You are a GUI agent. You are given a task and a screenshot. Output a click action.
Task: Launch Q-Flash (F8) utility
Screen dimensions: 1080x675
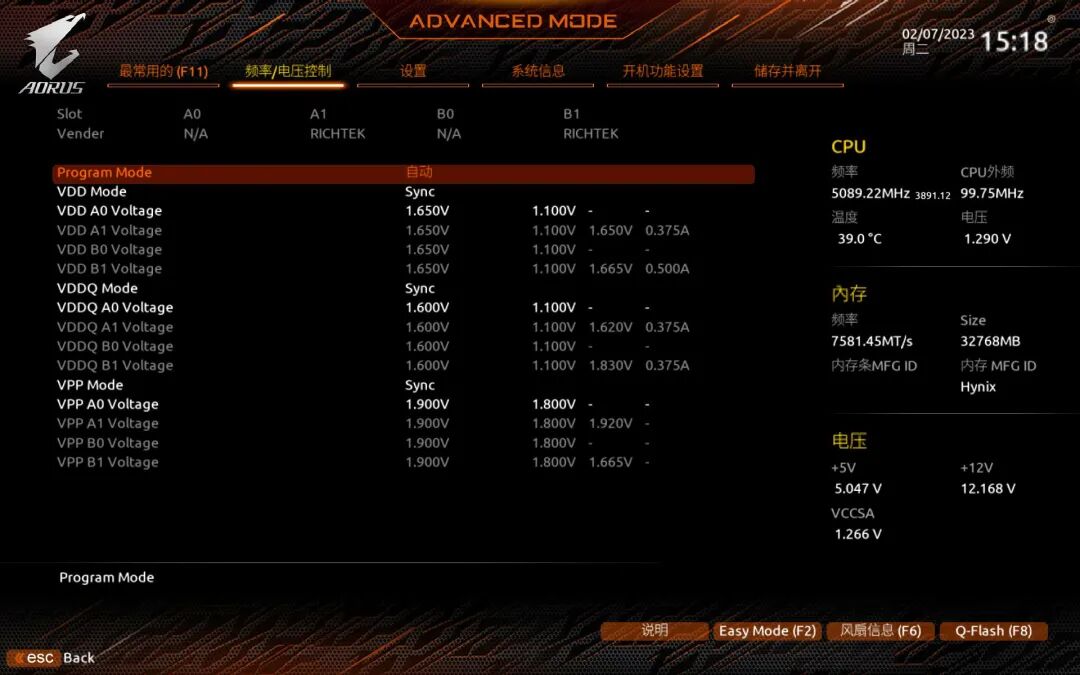[x=993, y=631]
